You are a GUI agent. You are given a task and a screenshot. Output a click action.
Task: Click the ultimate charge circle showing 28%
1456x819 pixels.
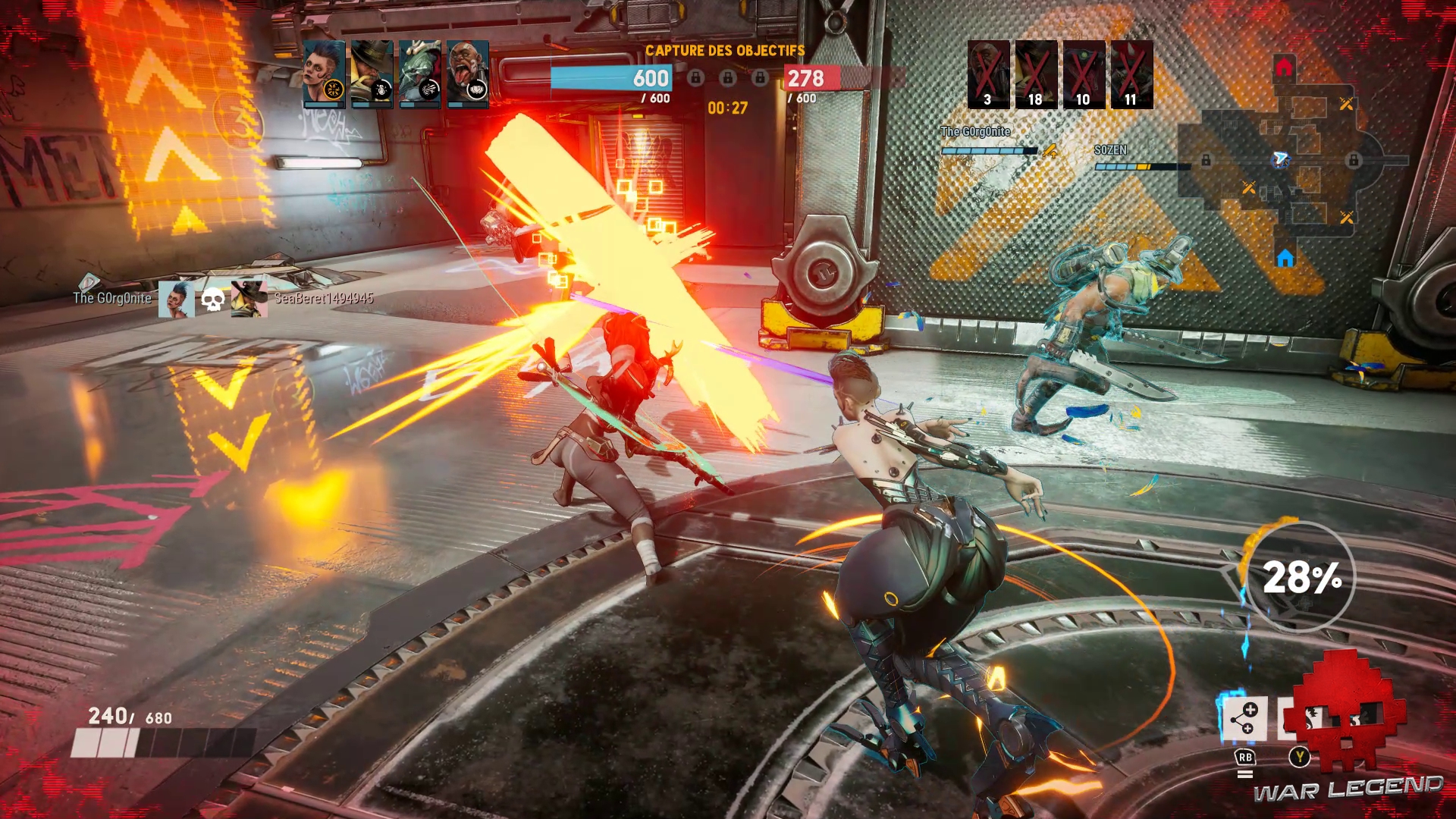[x=1301, y=578]
